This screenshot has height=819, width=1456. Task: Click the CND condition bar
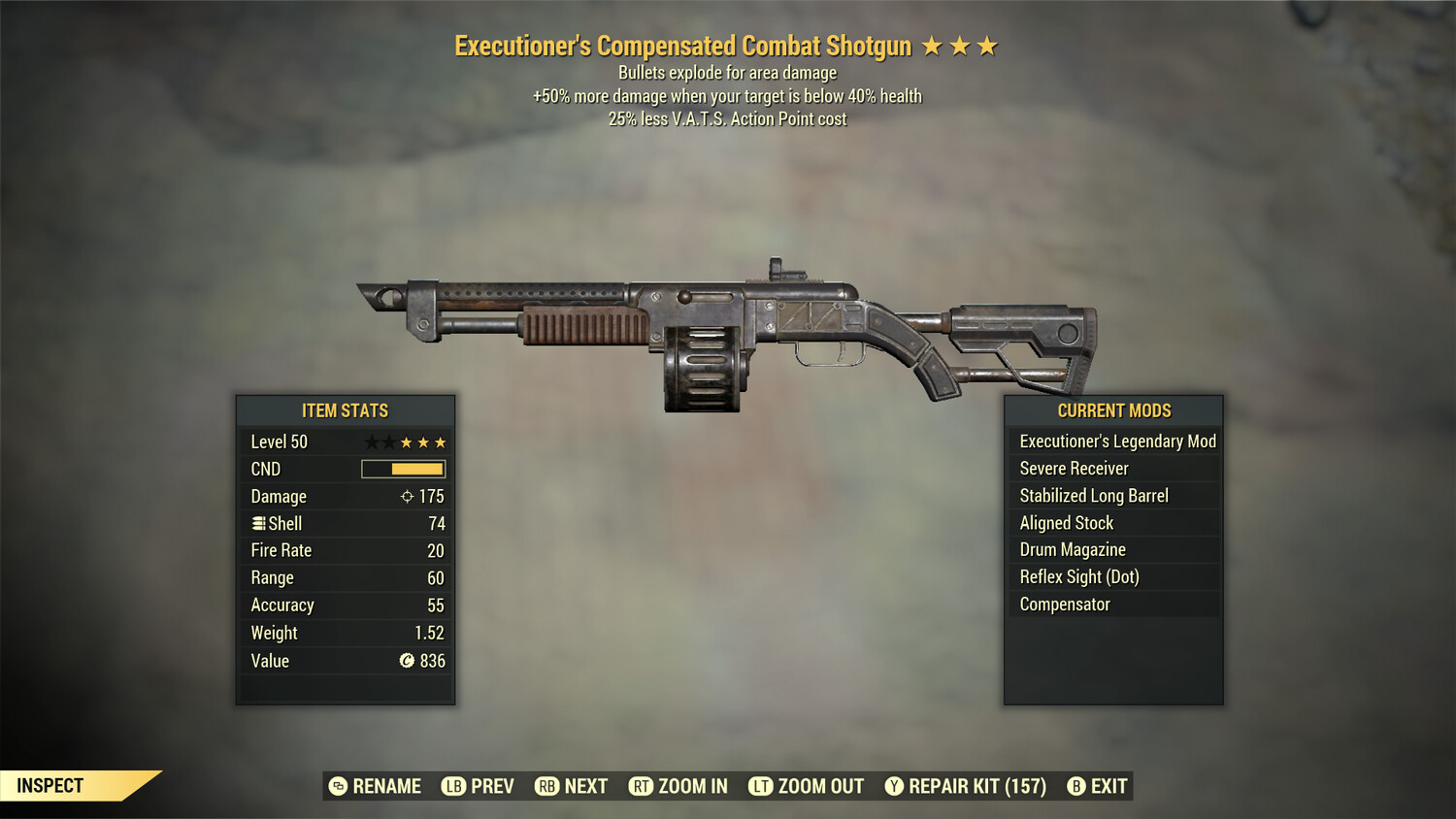tap(402, 469)
